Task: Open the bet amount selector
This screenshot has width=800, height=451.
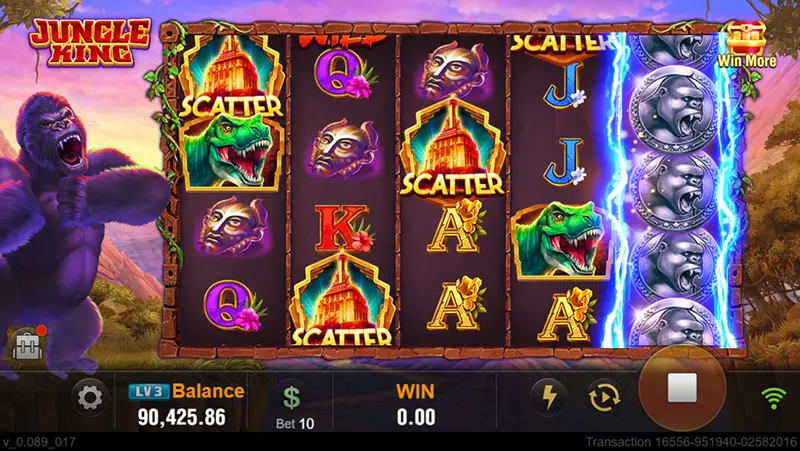Action: pos(292,403)
